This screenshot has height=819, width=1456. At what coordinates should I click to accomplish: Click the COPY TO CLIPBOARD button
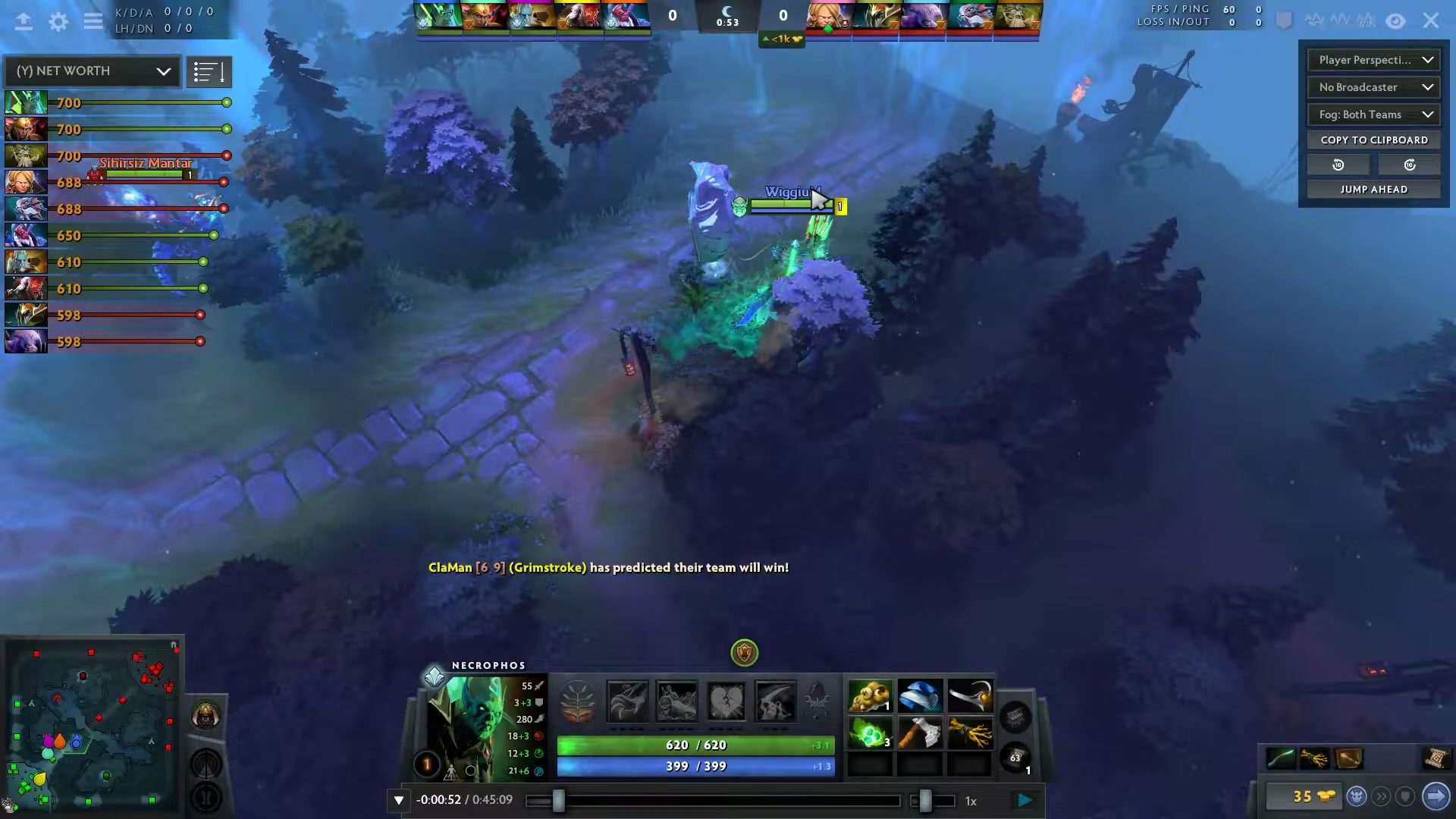point(1373,140)
